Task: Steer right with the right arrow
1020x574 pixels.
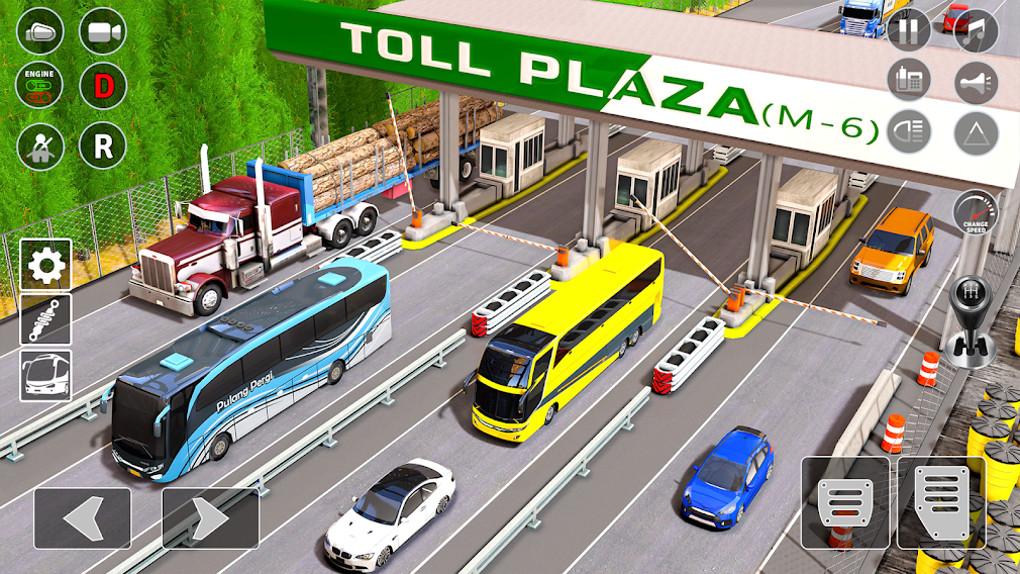Action: pos(210,518)
